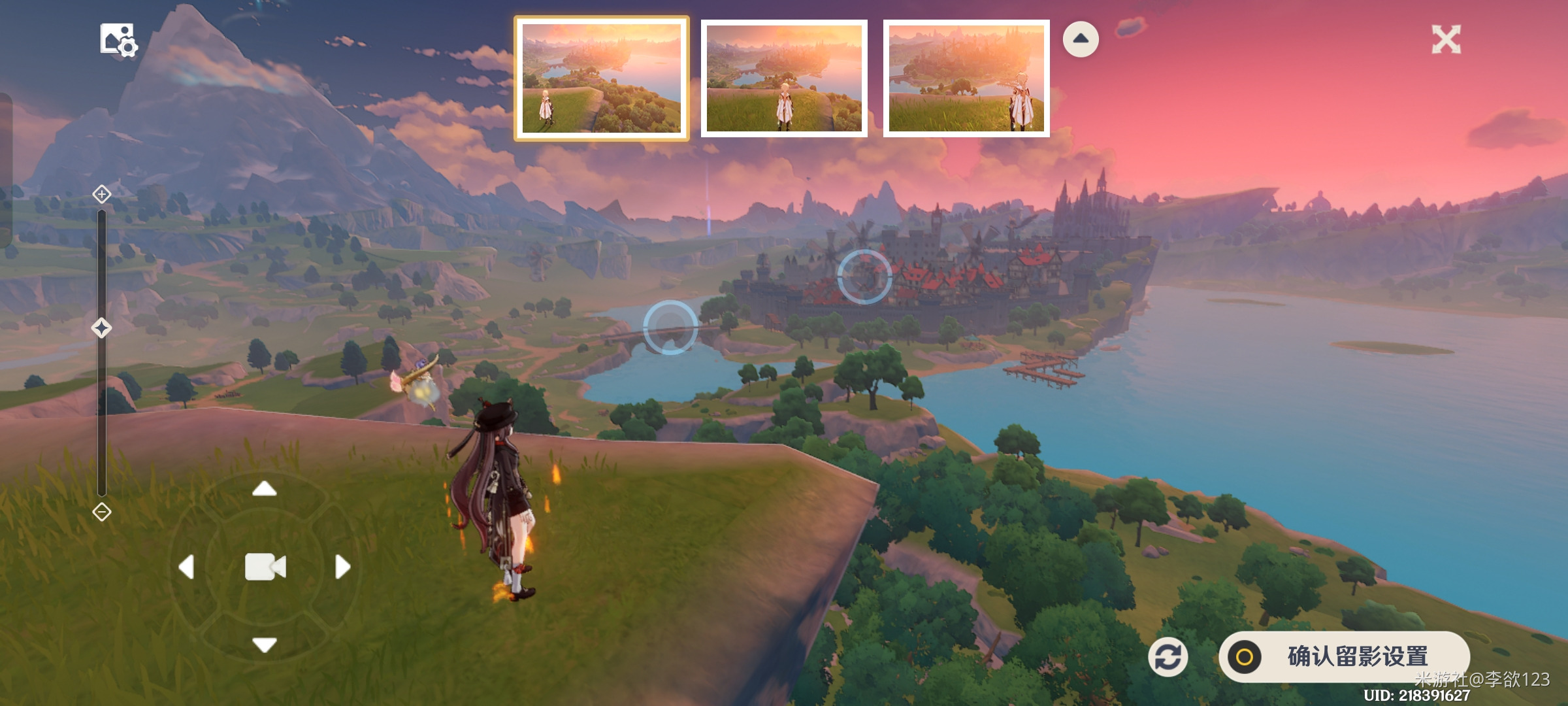Reset the view with the circular arrows button
Screen dimensions: 1568x706
(1168, 657)
